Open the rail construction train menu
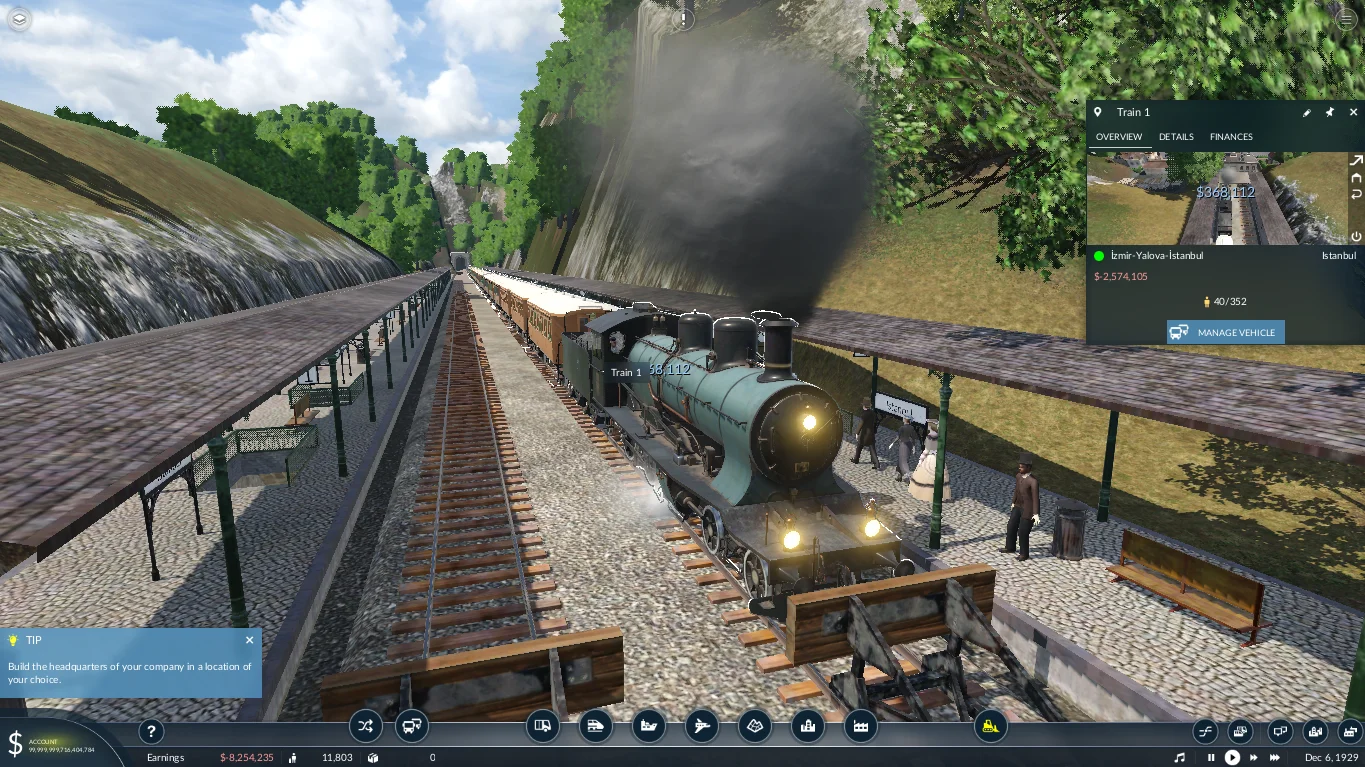 point(595,726)
